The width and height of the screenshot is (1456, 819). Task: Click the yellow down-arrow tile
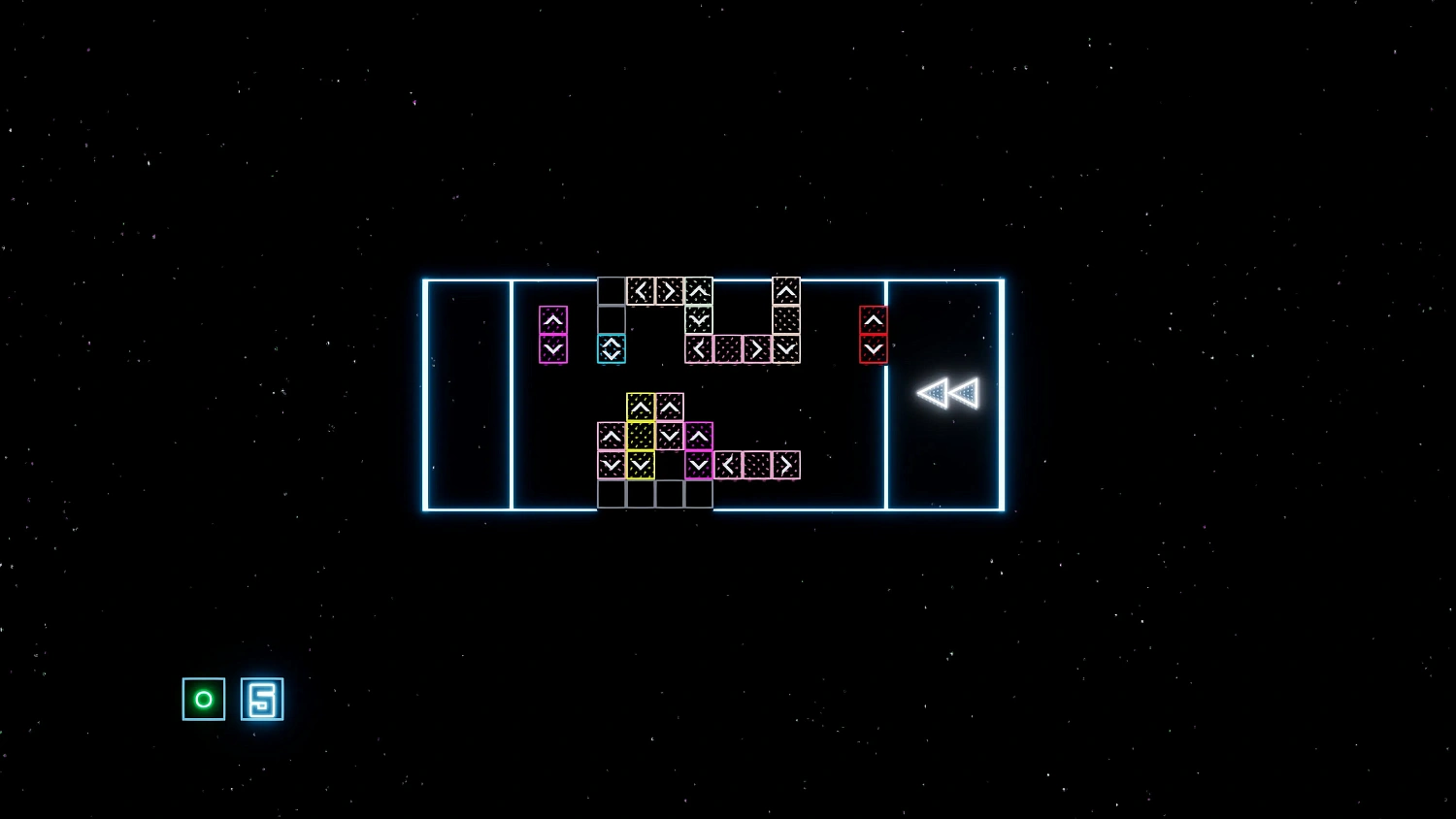tap(641, 464)
